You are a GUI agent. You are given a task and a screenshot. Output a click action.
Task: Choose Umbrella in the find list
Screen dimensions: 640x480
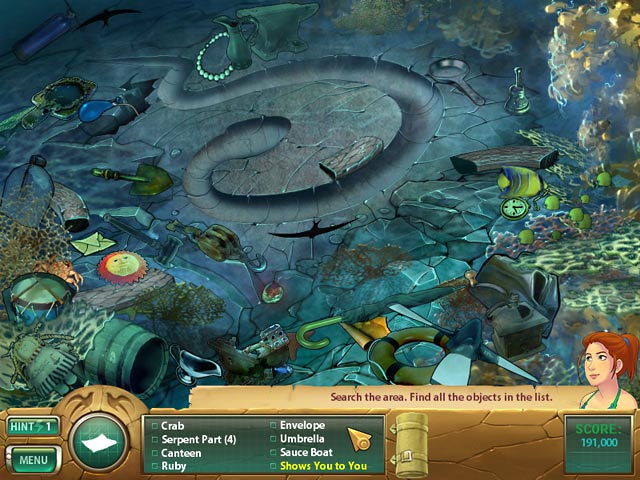click(x=302, y=439)
